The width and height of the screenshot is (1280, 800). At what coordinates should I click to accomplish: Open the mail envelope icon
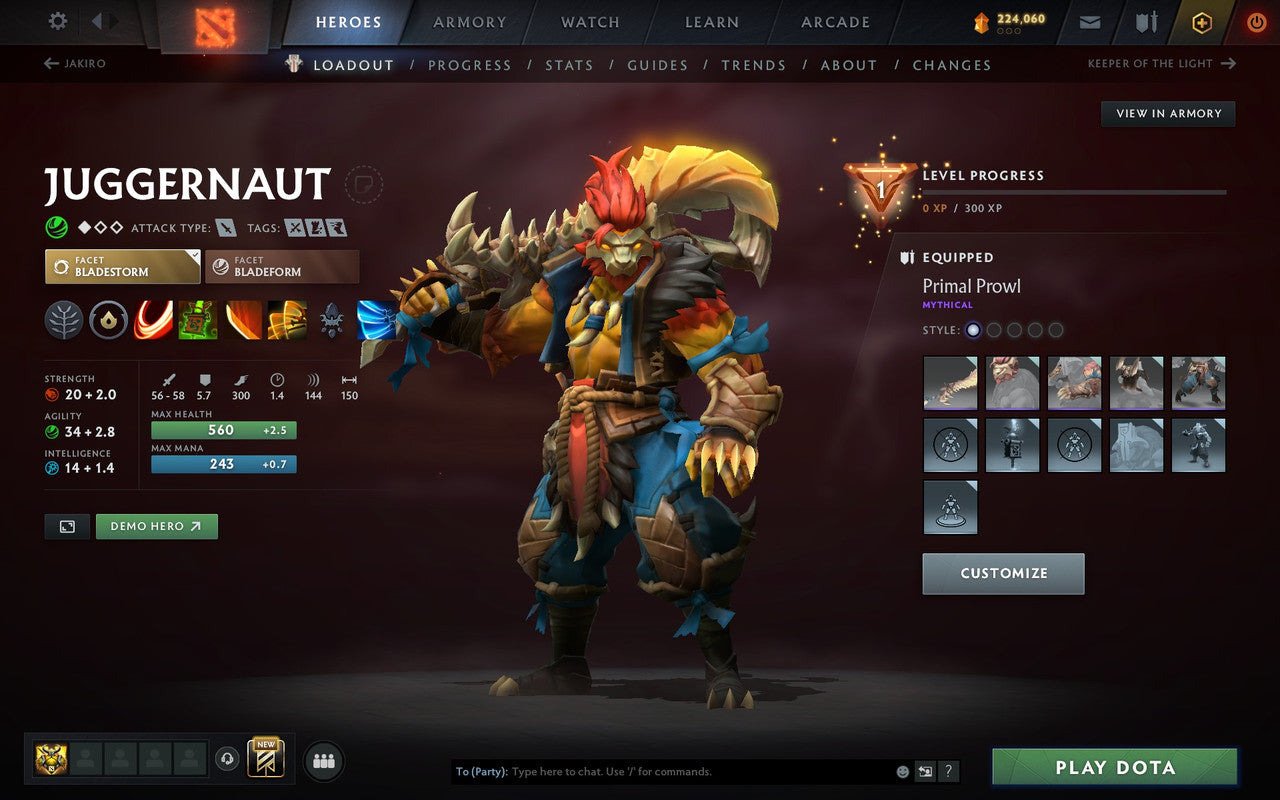(x=1091, y=21)
